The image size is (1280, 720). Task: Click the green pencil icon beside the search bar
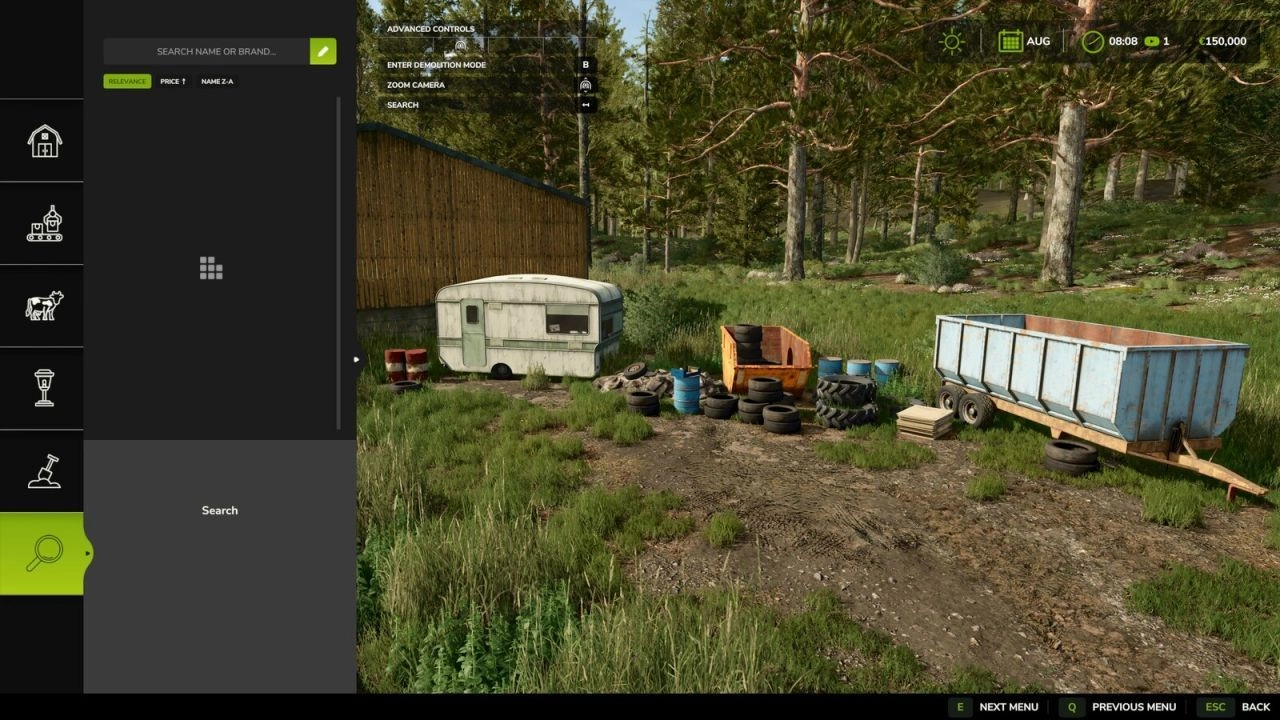(x=322, y=51)
